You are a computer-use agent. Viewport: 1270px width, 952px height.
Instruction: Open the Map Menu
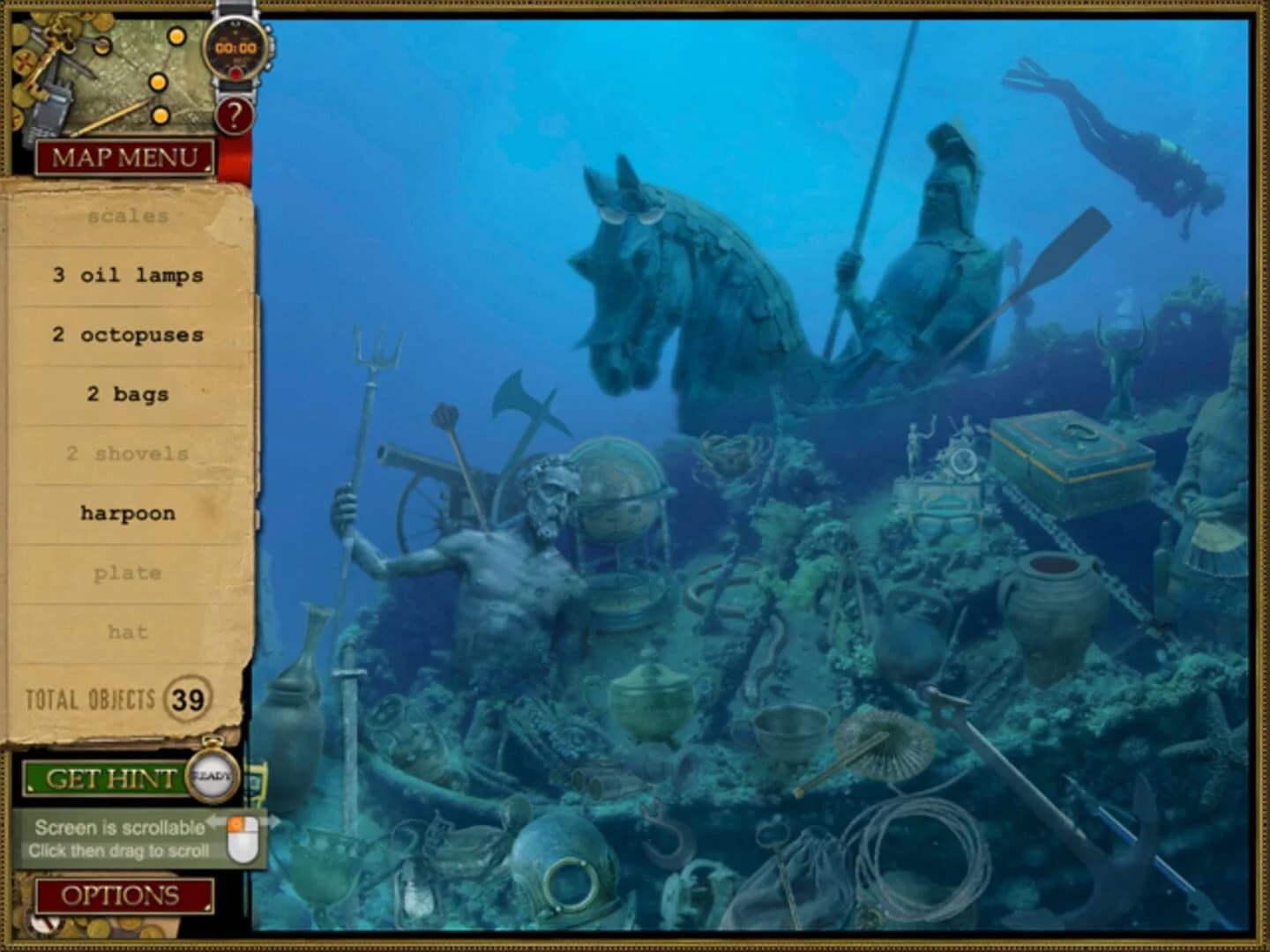[x=123, y=159]
